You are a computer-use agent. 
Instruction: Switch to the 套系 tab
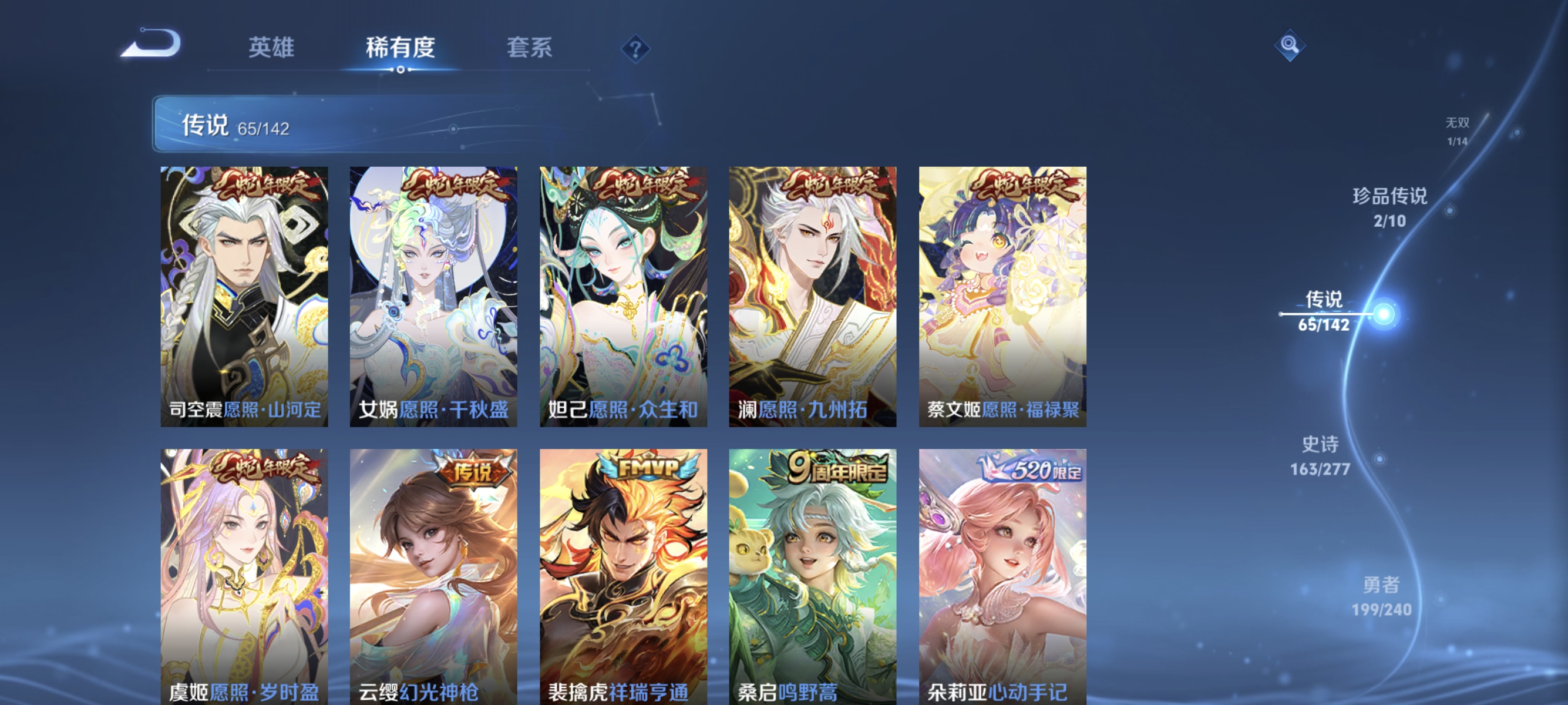tap(531, 49)
